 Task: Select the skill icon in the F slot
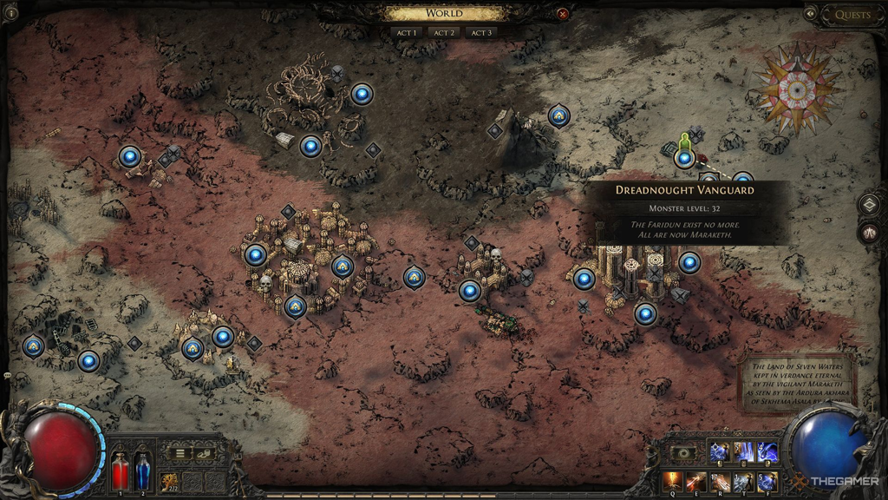click(767, 481)
